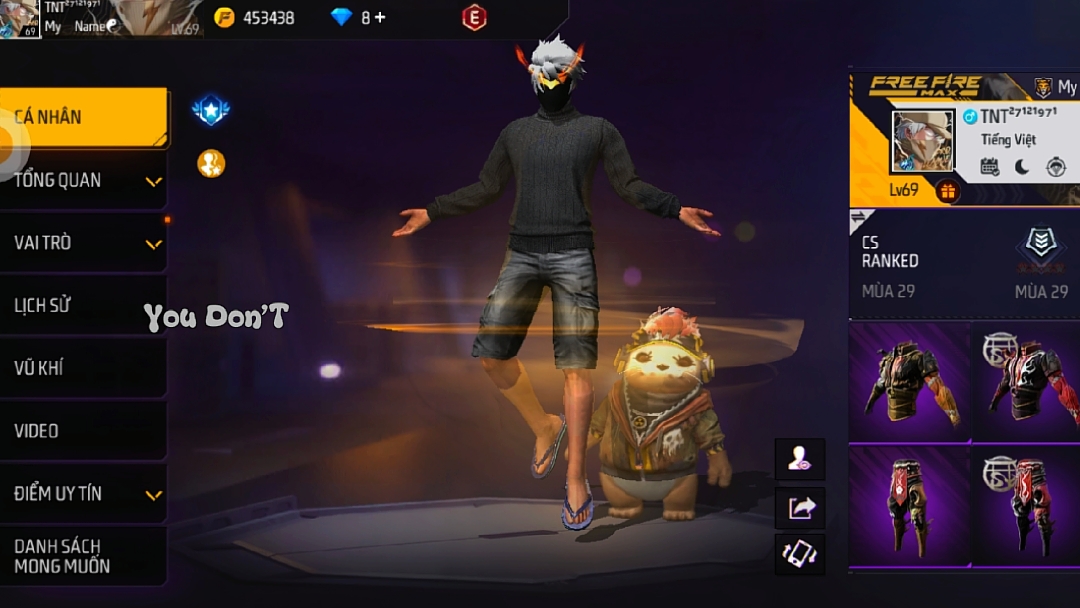The height and width of the screenshot is (608, 1080).
Task: Click the share arrow button
Action: [x=800, y=508]
